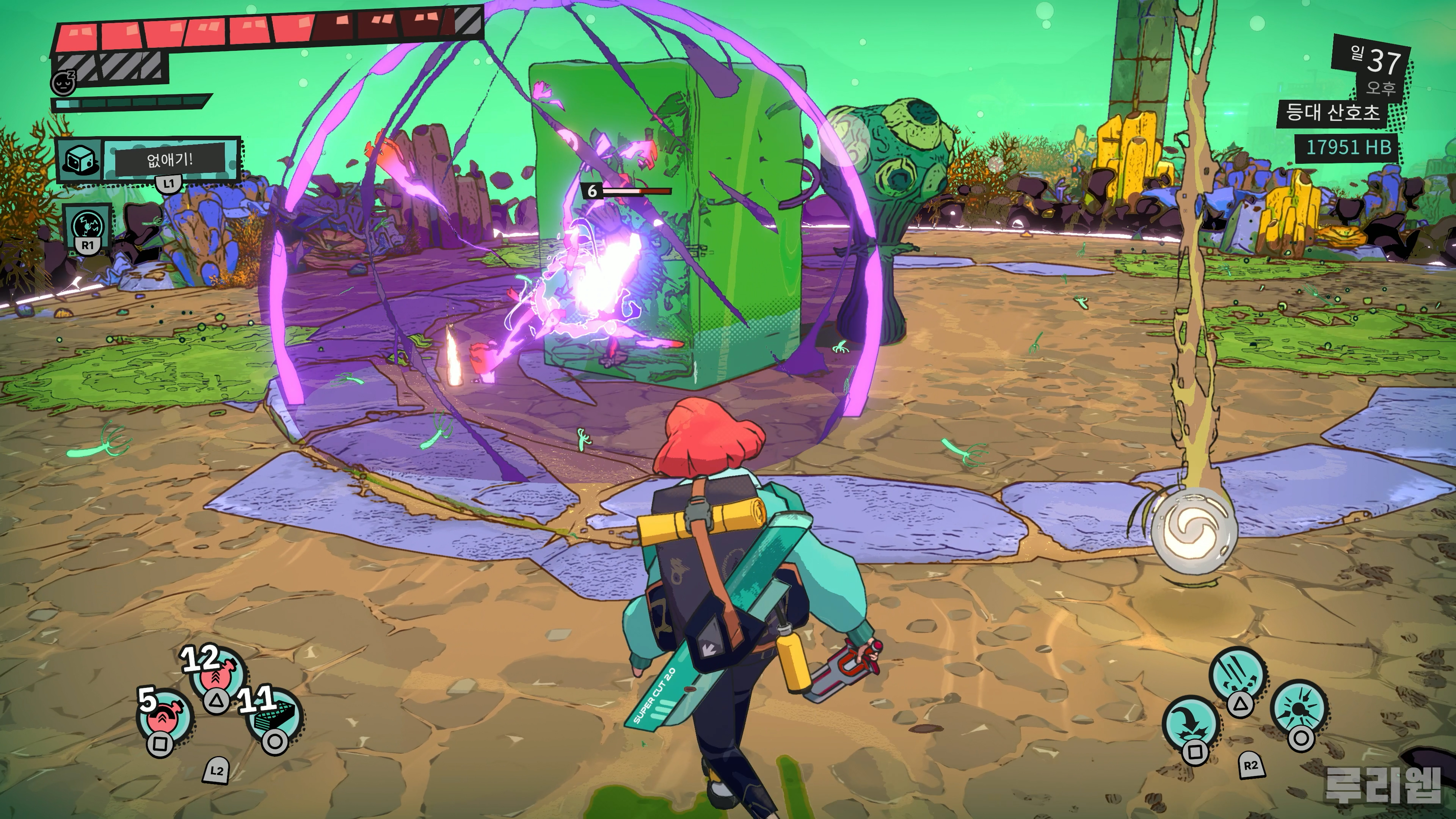The height and width of the screenshot is (819, 1456).
Task: Activate the '없애기!' jelly cube command
Action: click(x=170, y=160)
